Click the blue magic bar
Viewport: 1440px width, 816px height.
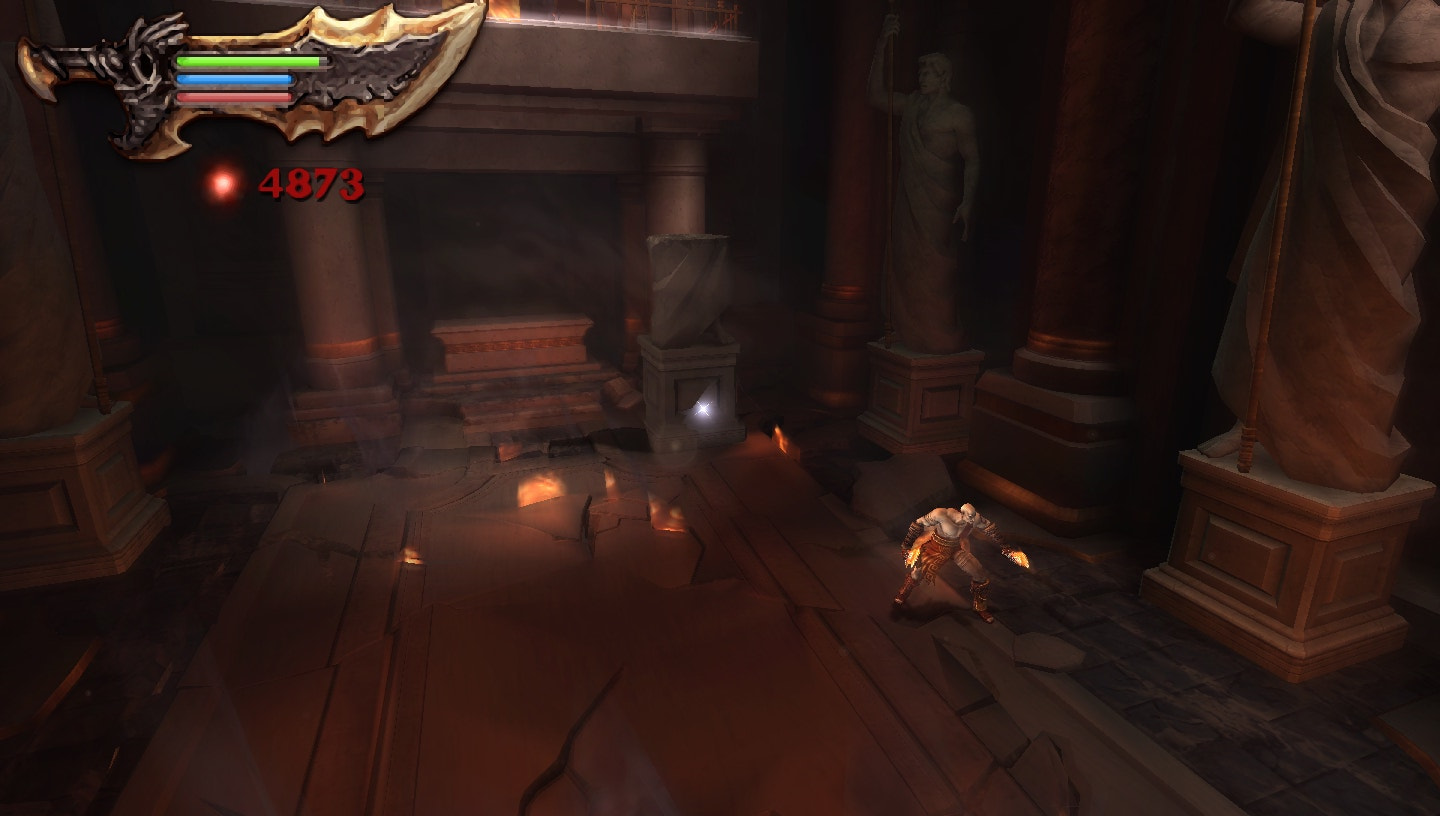[x=235, y=80]
